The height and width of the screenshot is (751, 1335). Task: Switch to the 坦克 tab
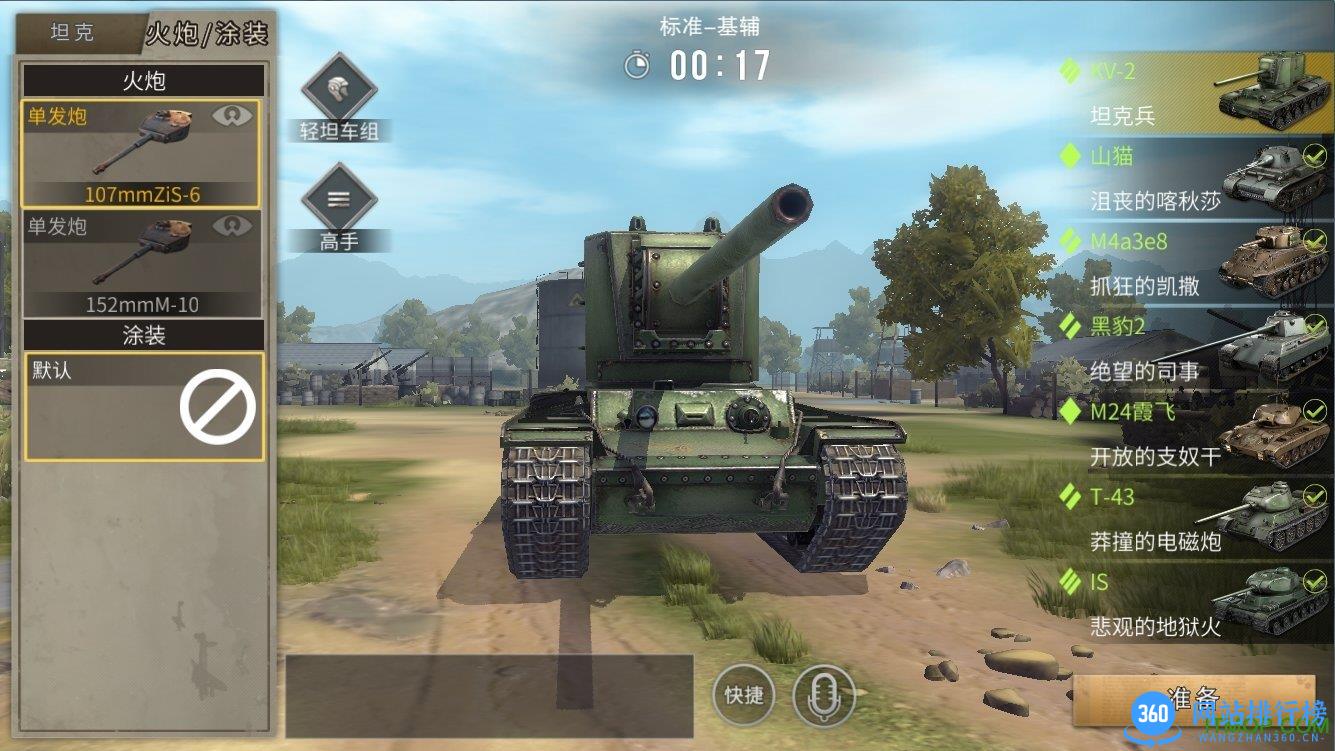(x=72, y=32)
